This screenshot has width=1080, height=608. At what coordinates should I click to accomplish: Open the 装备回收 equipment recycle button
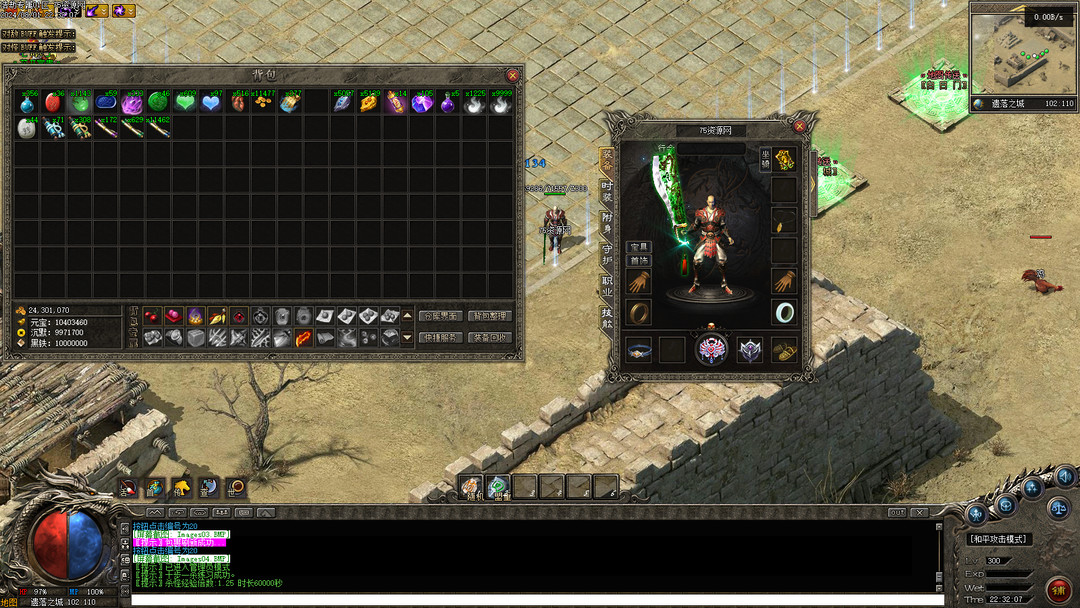tap(490, 338)
